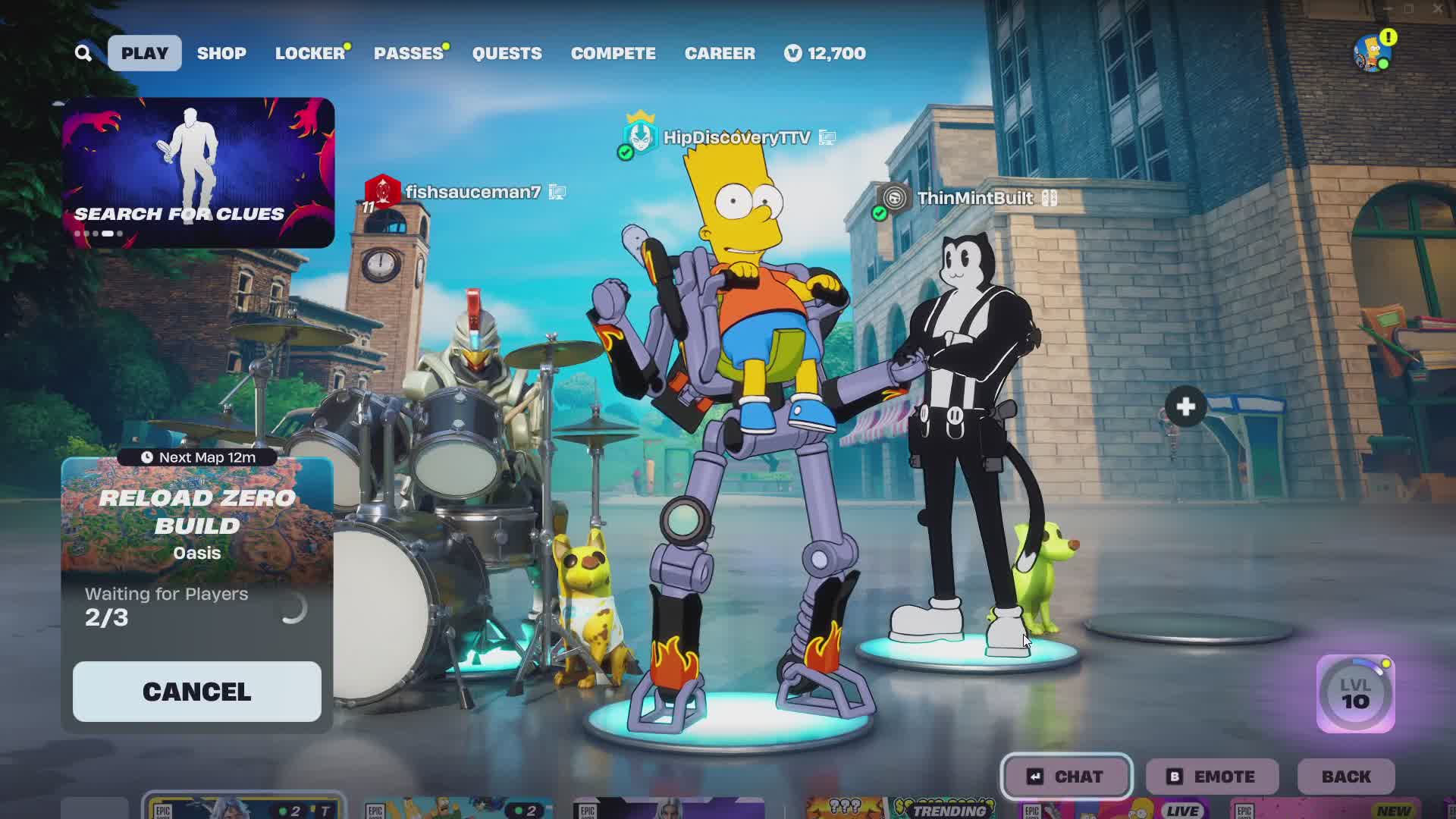Screen dimensions: 1456x819
Task: Choose the EMOTE button
Action: [x=1212, y=777]
